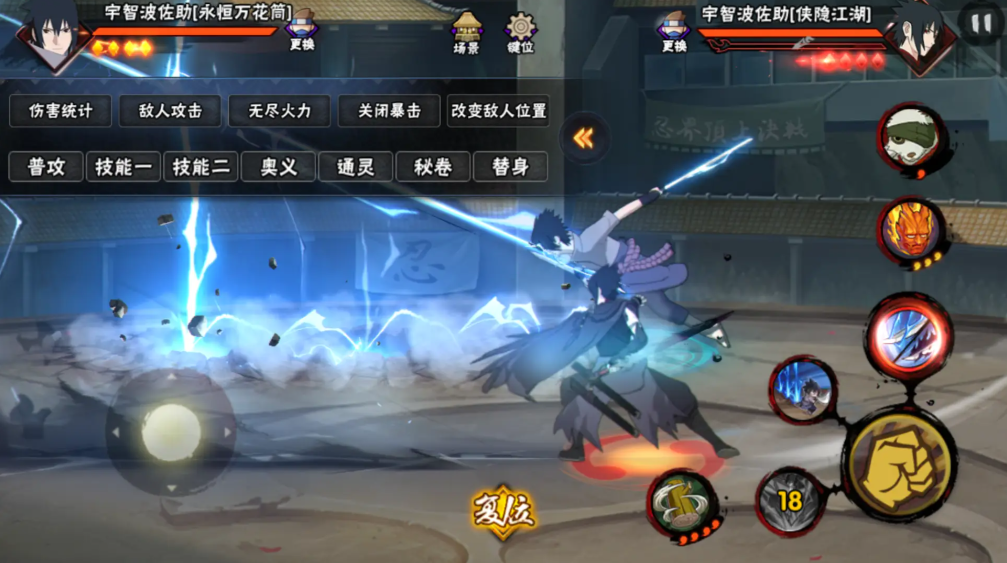Pause the game
Image resolution: width=1007 pixels, height=563 pixels.
[977, 22]
